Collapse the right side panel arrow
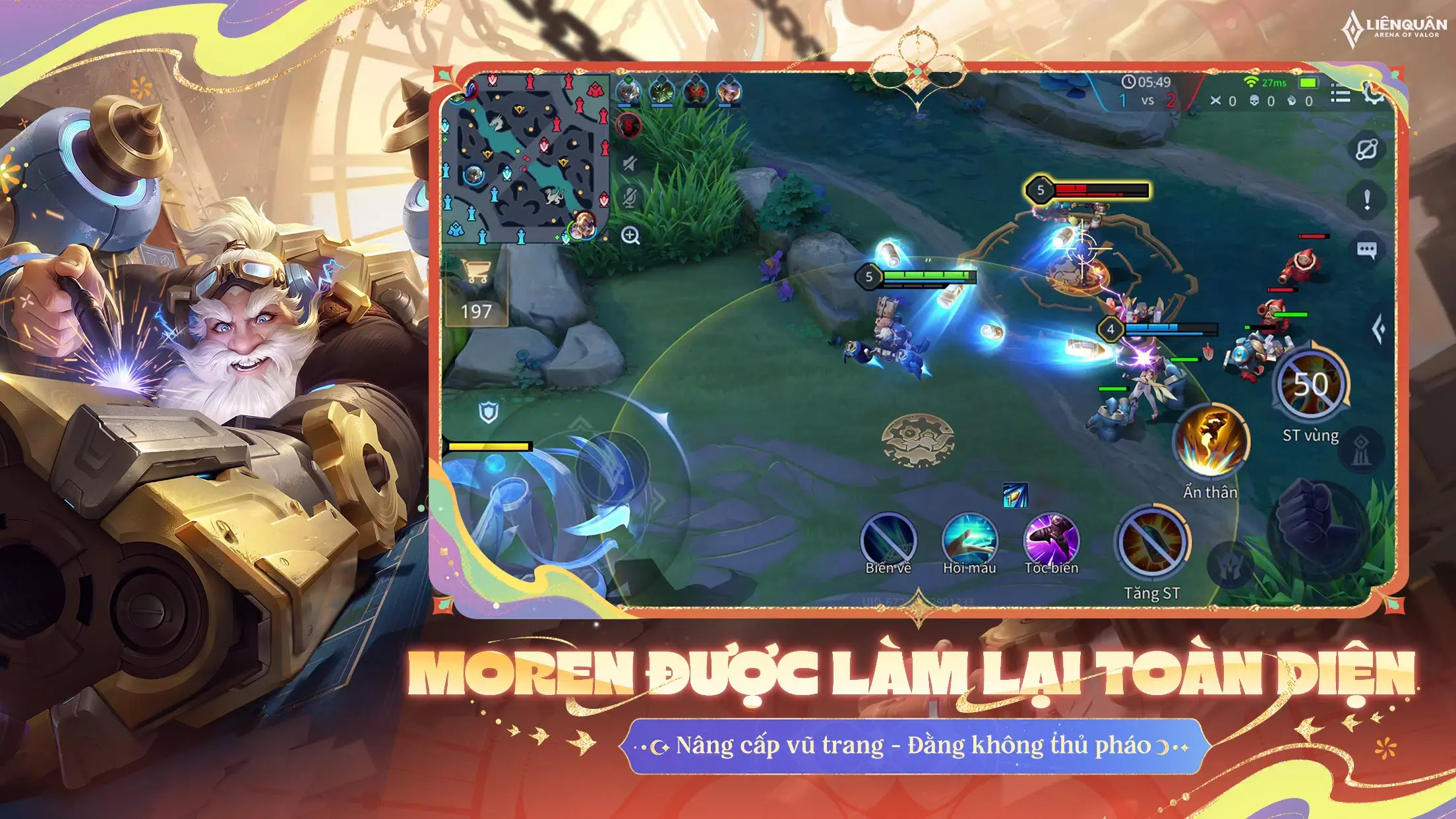1456x819 pixels. coord(1380,327)
